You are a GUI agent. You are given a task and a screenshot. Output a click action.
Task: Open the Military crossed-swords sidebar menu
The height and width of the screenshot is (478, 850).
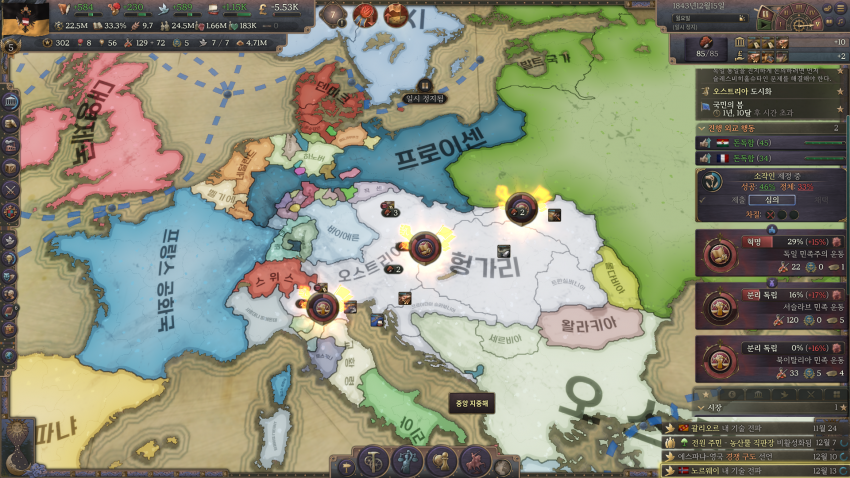[11, 188]
